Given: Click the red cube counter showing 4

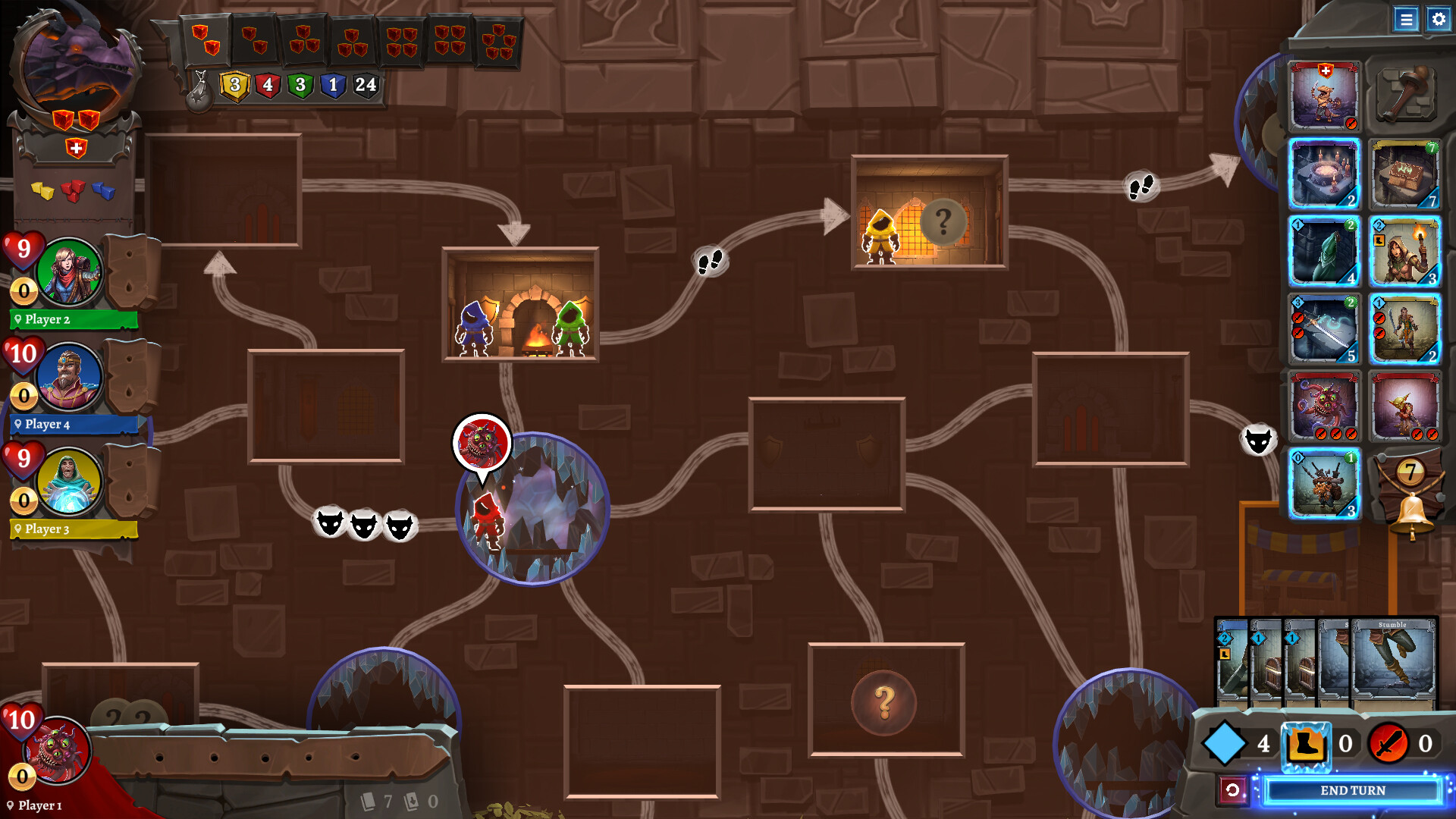Looking at the screenshot, I should click(x=267, y=86).
